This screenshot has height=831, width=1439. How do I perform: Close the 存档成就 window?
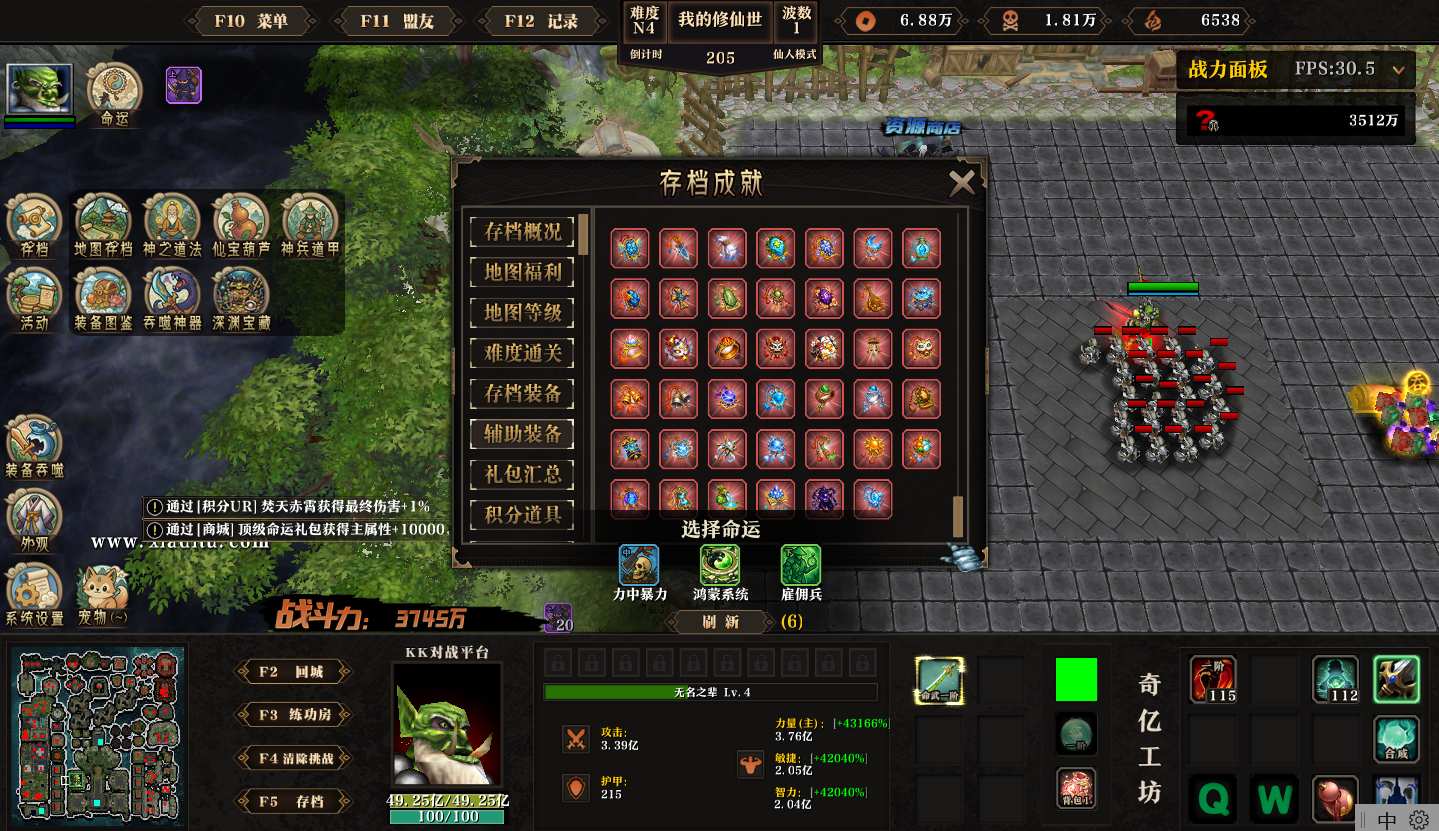tap(961, 182)
